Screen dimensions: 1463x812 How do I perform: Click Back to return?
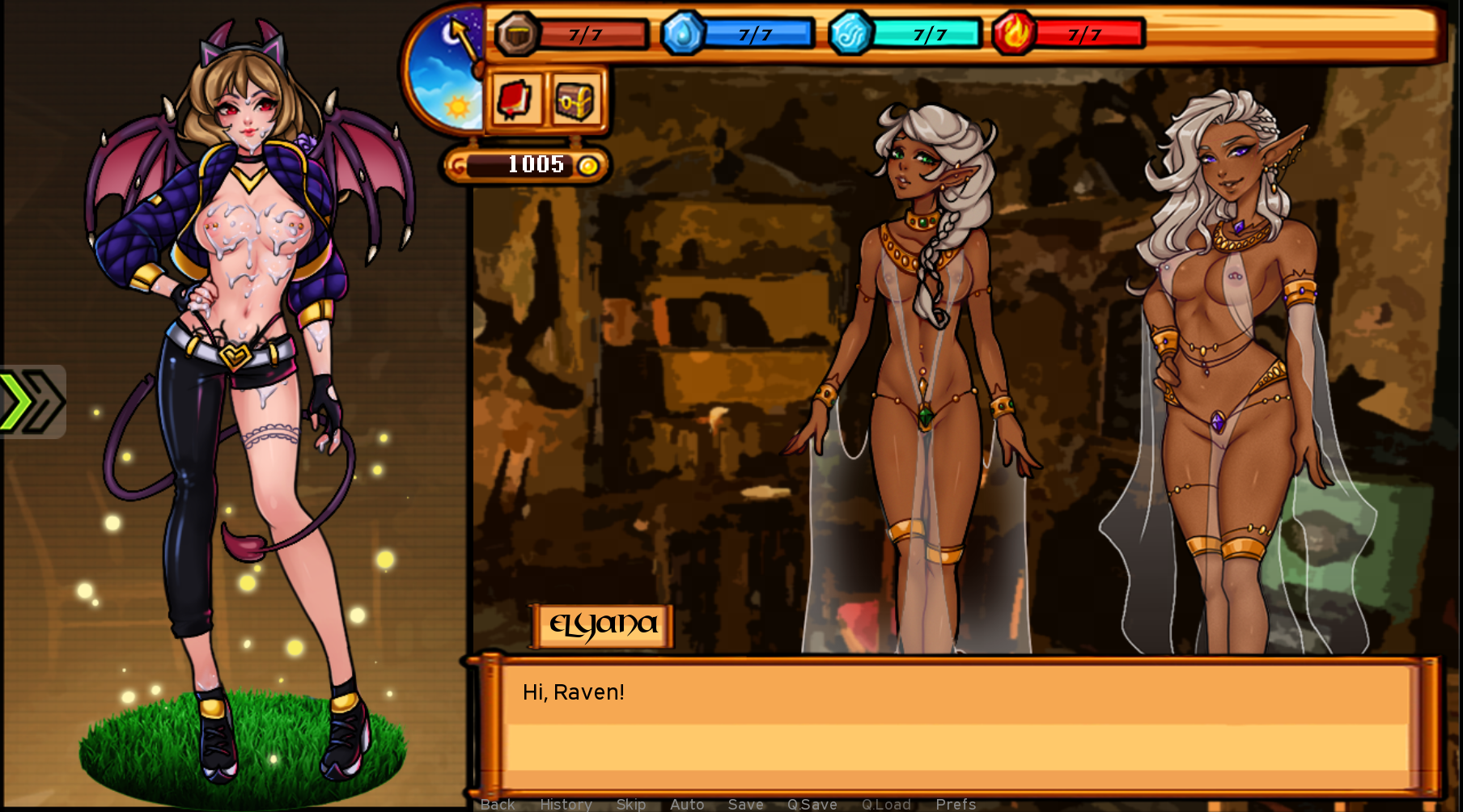[x=497, y=803]
